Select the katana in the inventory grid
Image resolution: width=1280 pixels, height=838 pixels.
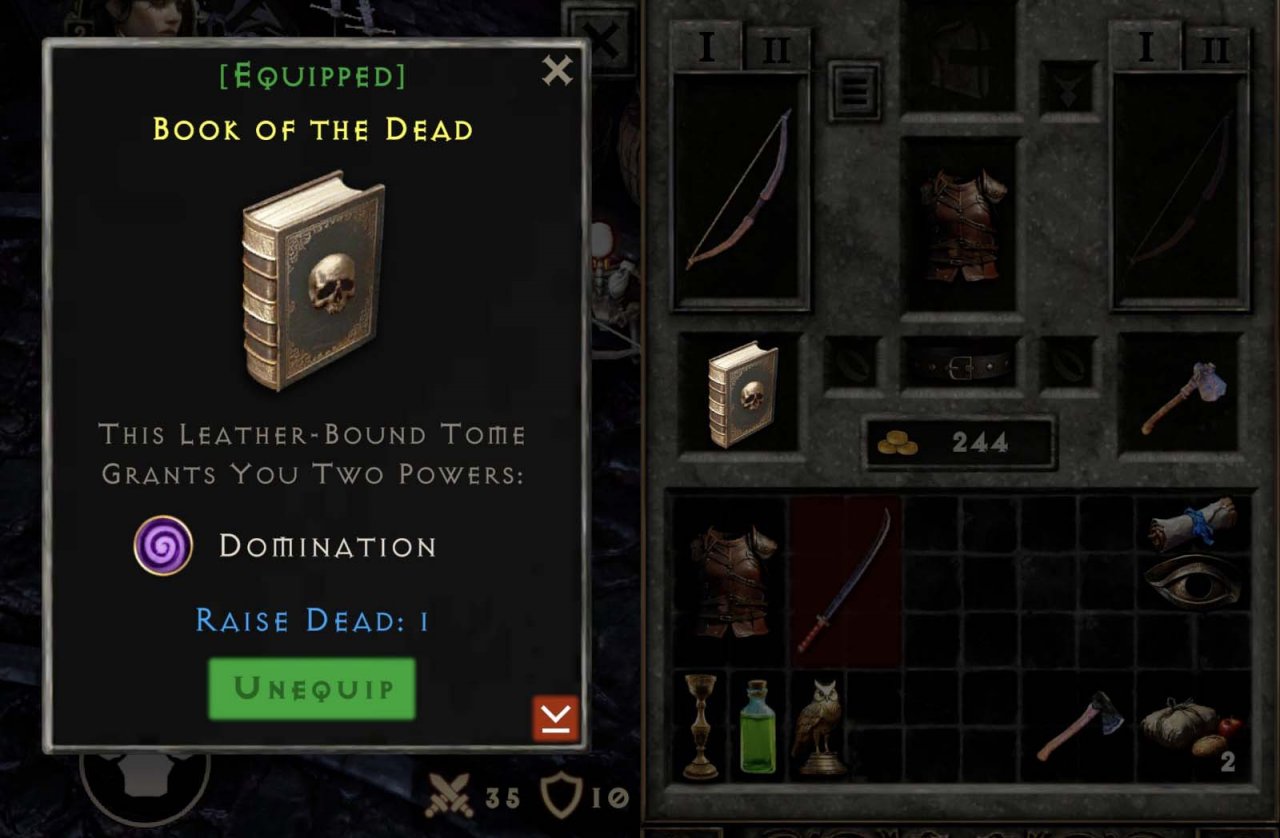click(845, 580)
